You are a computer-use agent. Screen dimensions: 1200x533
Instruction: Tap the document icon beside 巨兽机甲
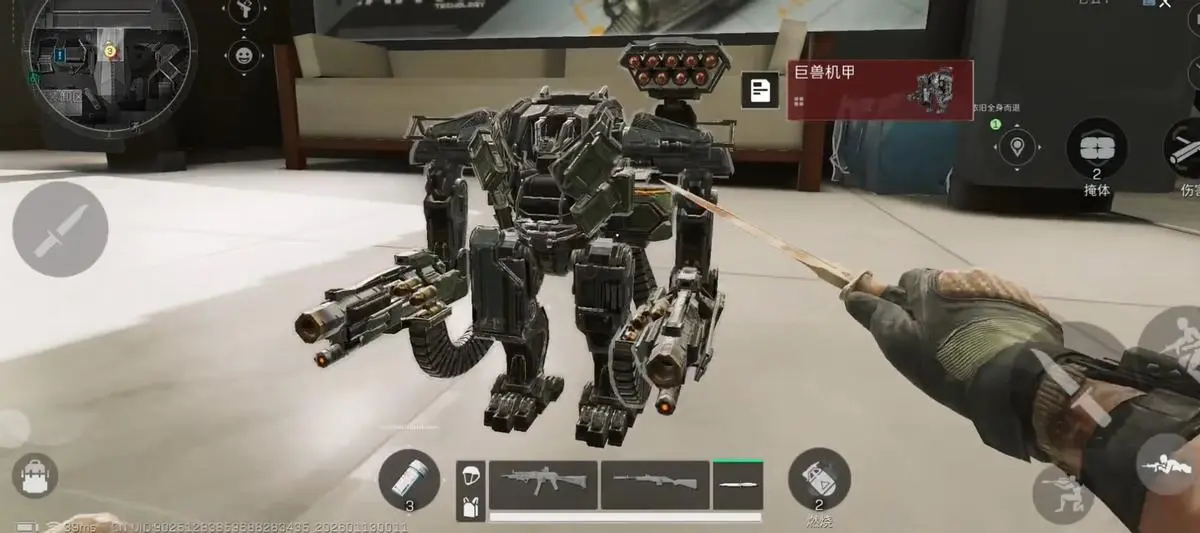pyautogui.click(x=761, y=90)
